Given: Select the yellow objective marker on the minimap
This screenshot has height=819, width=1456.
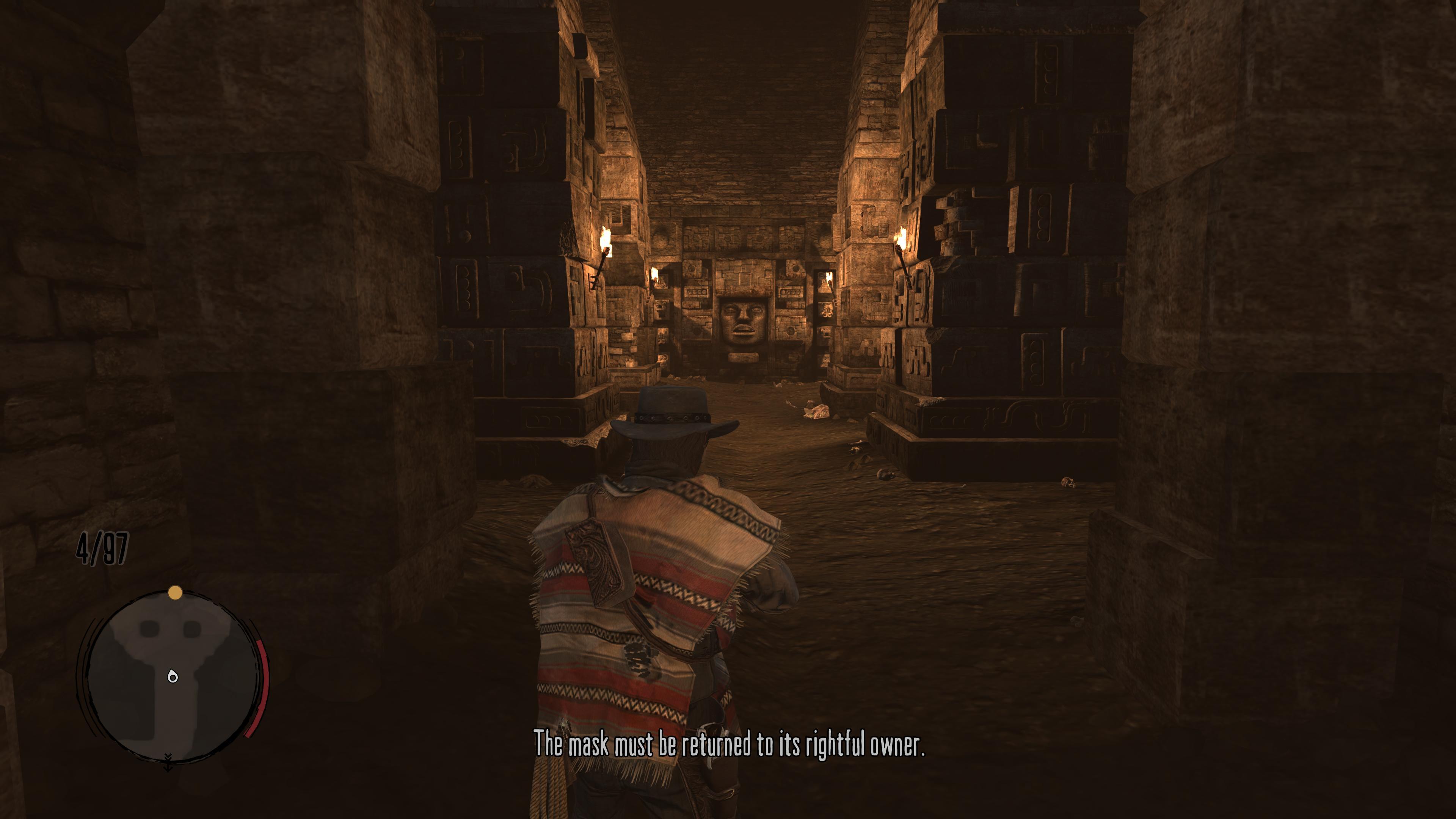Looking at the screenshot, I should click(175, 592).
